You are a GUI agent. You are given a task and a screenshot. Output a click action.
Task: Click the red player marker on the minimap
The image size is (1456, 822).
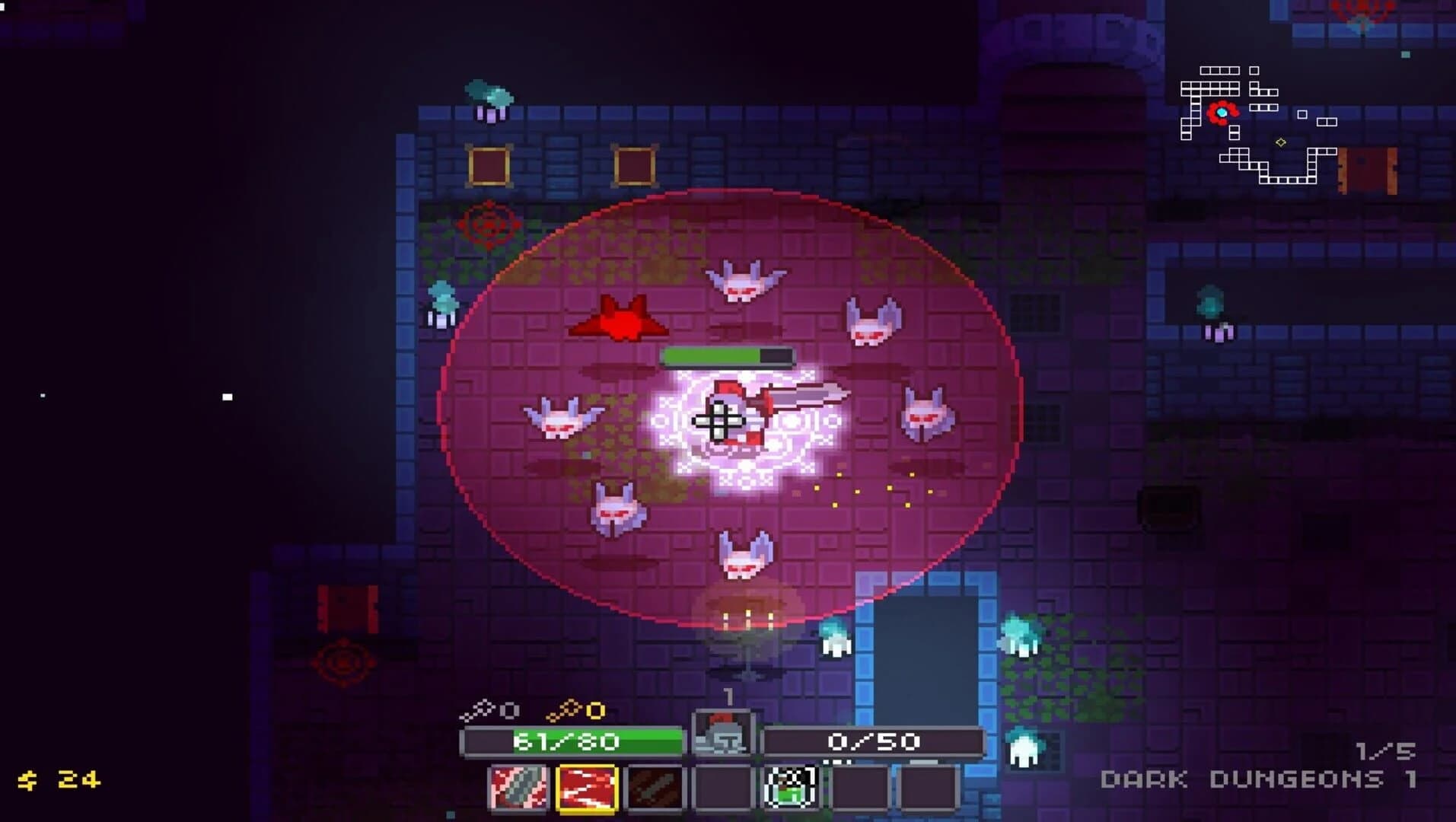1222,113
